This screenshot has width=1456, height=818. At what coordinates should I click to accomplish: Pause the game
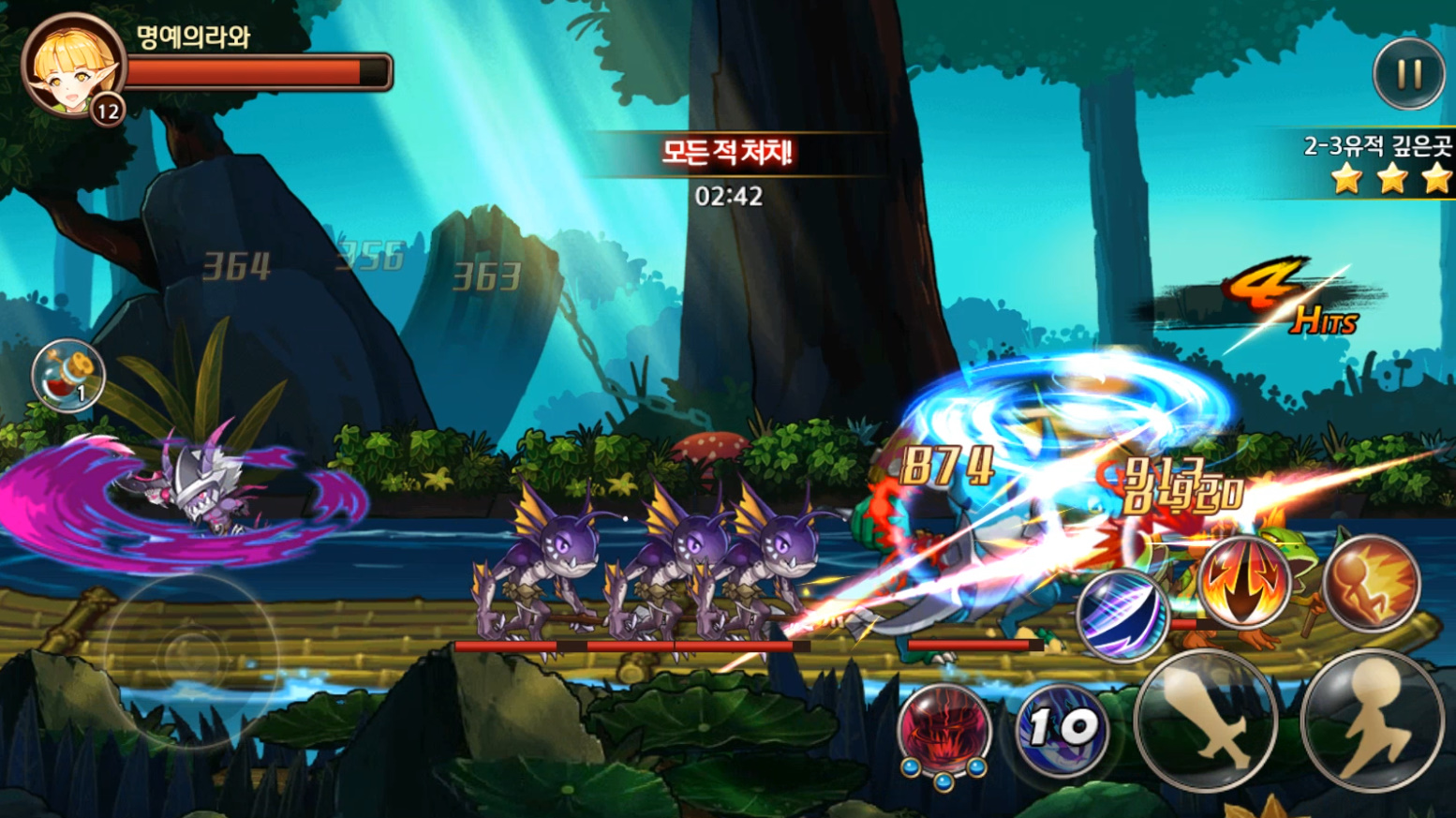pyautogui.click(x=1408, y=74)
